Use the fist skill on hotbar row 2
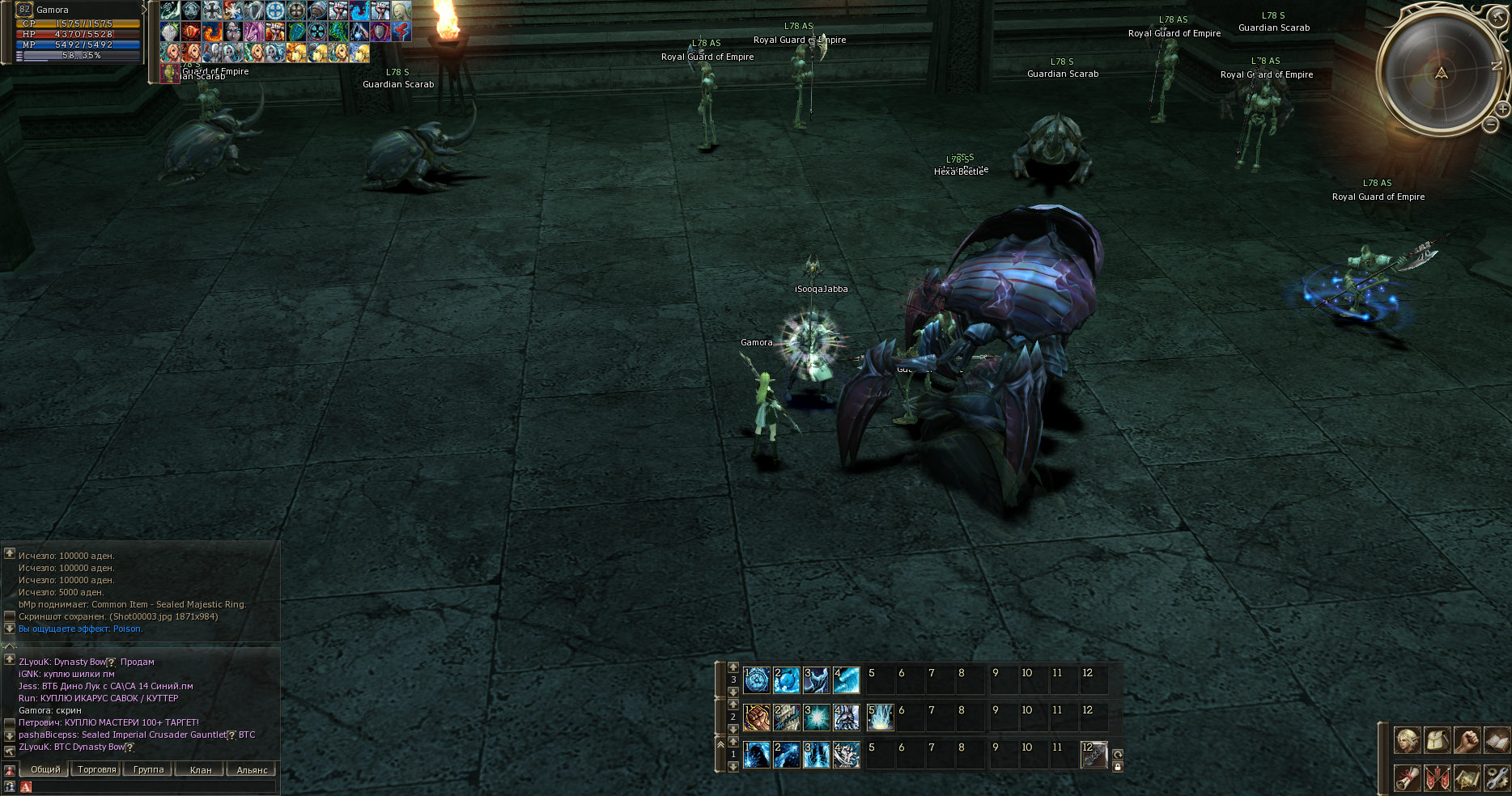Screen dimensions: 1512x796 pos(757,718)
